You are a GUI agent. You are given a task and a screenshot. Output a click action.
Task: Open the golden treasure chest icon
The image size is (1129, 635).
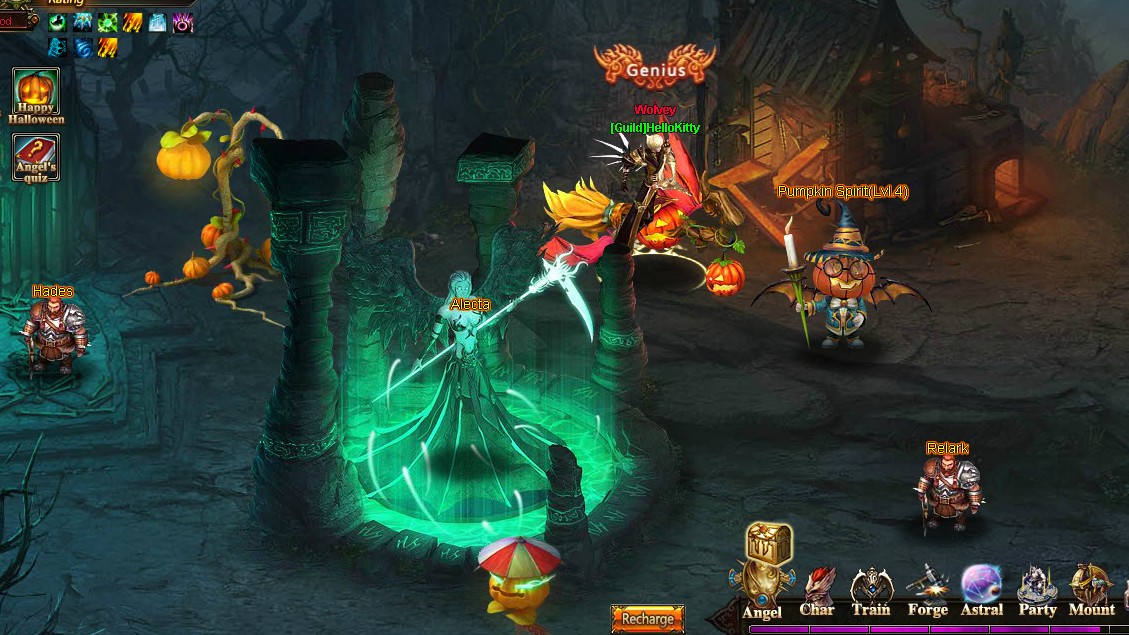[768, 544]
